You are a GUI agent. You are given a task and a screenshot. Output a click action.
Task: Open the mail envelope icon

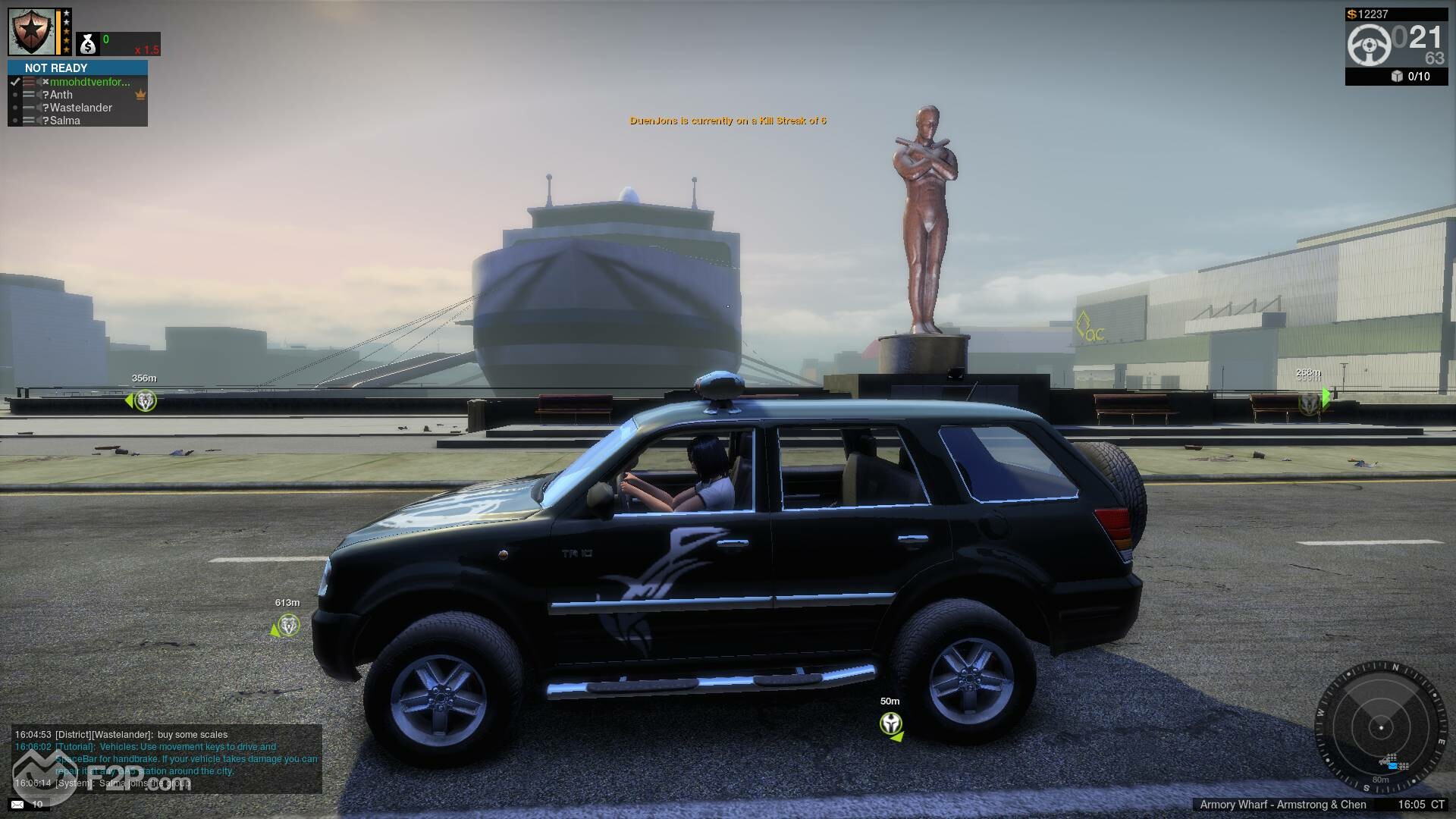17,804
